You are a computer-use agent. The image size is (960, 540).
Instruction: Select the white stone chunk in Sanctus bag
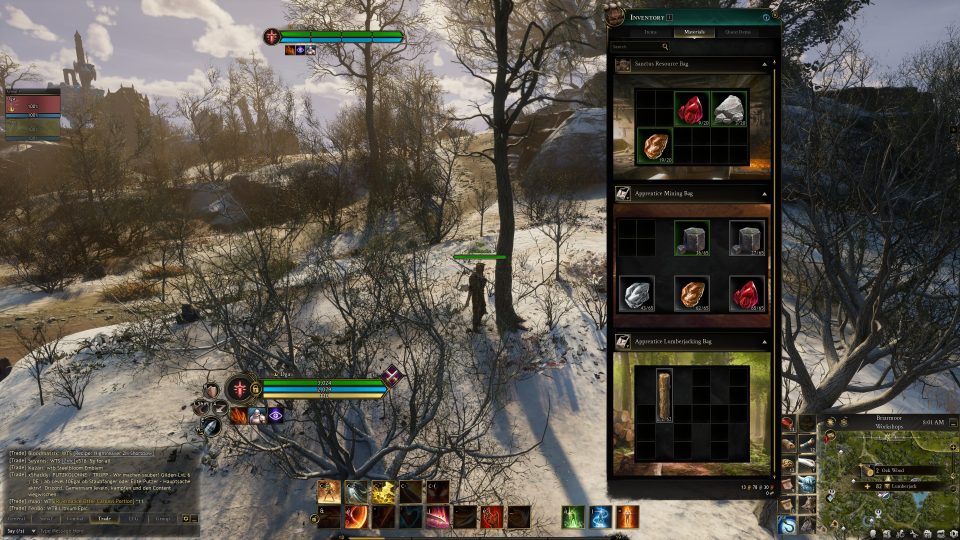pos(730,109)
